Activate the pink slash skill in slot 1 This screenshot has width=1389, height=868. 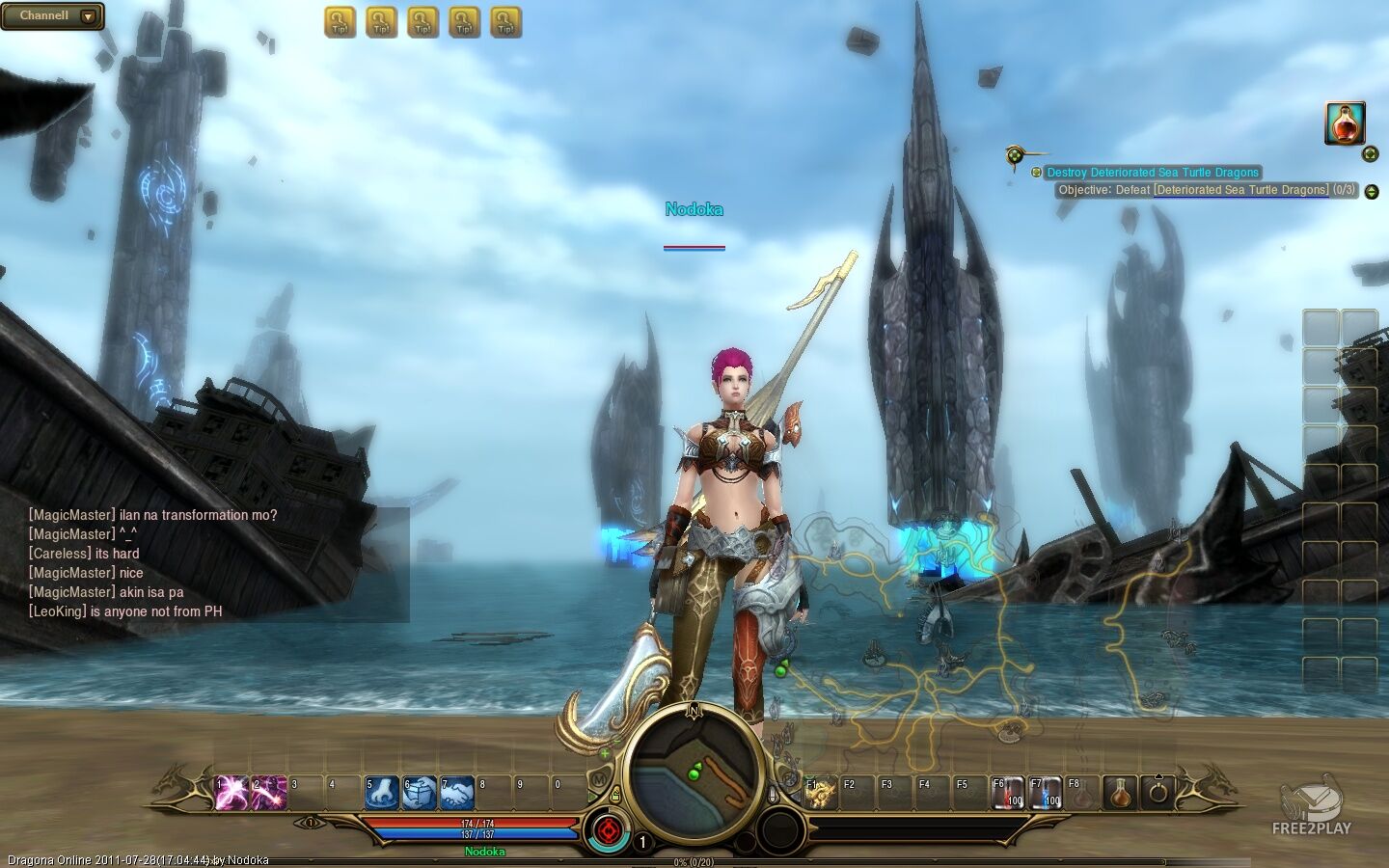231,793
